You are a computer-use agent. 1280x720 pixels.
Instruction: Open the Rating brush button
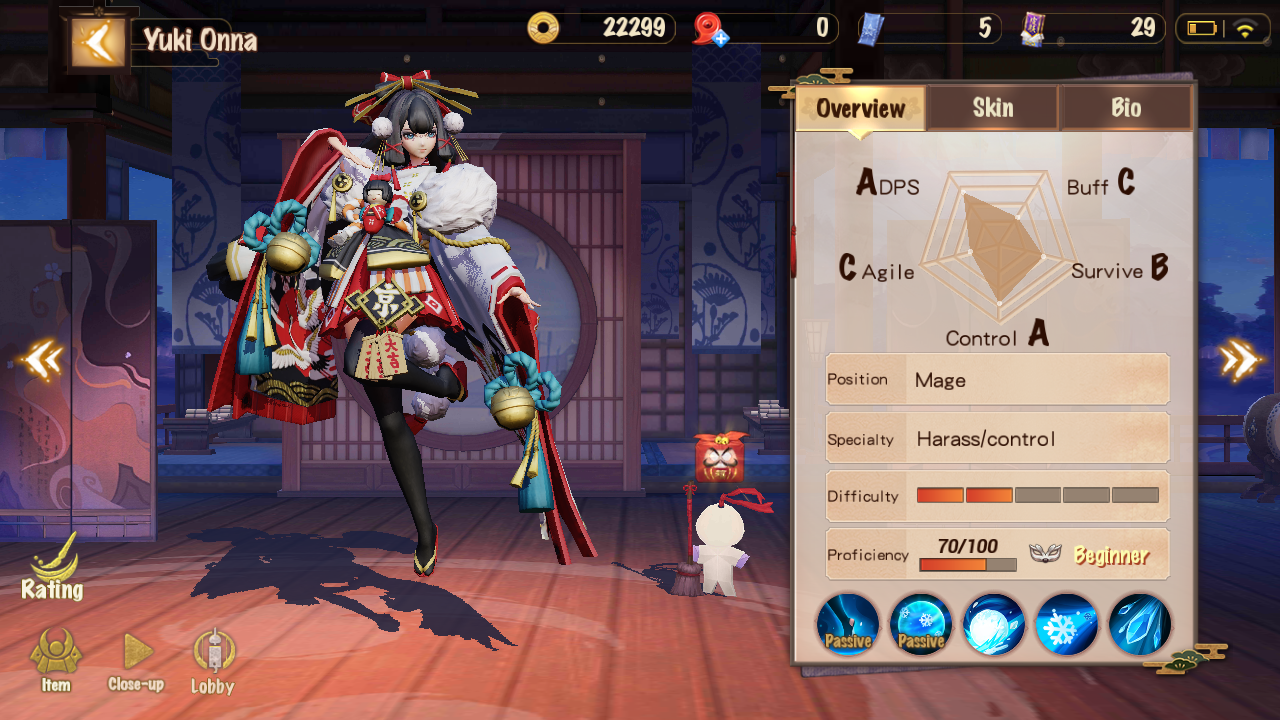pos(52,568)
